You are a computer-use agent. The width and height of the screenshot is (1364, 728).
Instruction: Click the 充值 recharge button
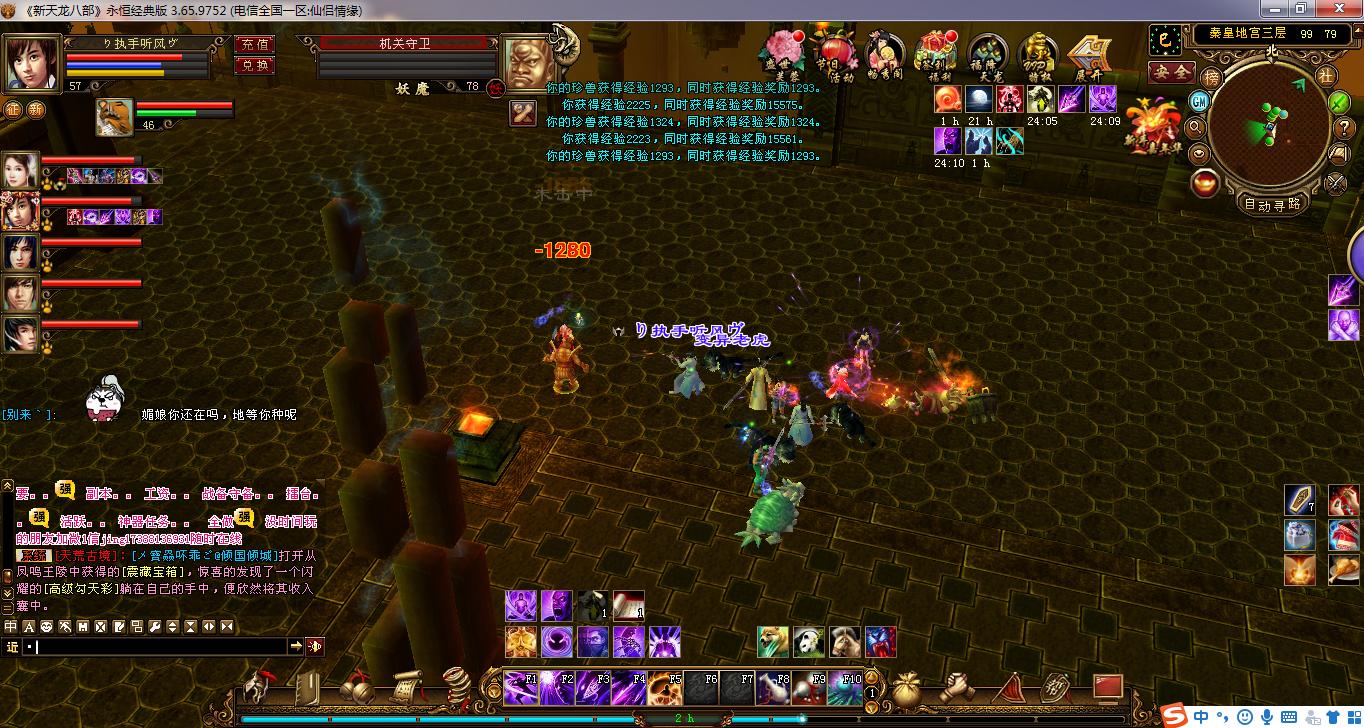254,44
